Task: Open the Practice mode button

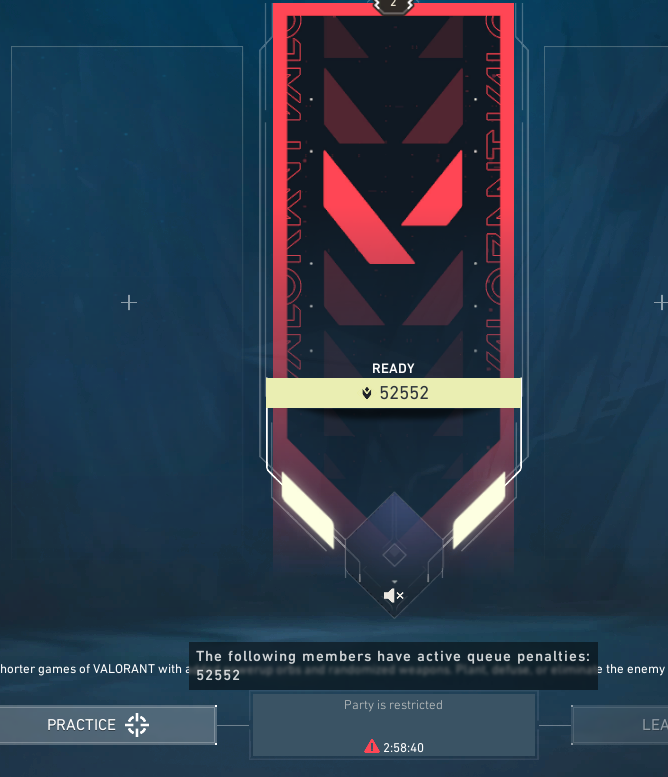Action: pos(107,725)
